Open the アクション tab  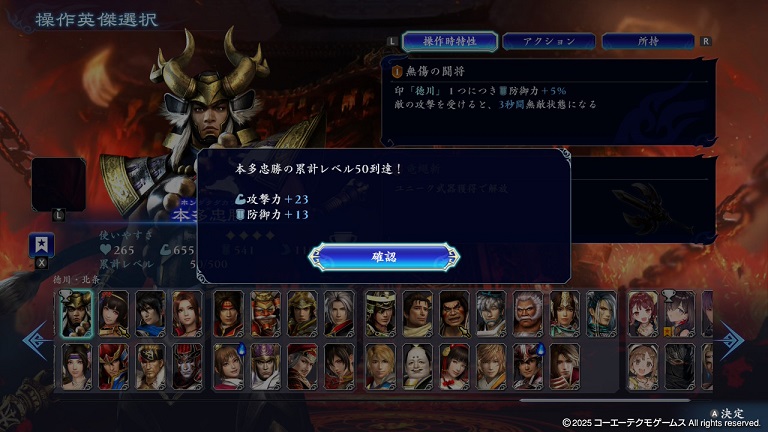coord(548,41)
